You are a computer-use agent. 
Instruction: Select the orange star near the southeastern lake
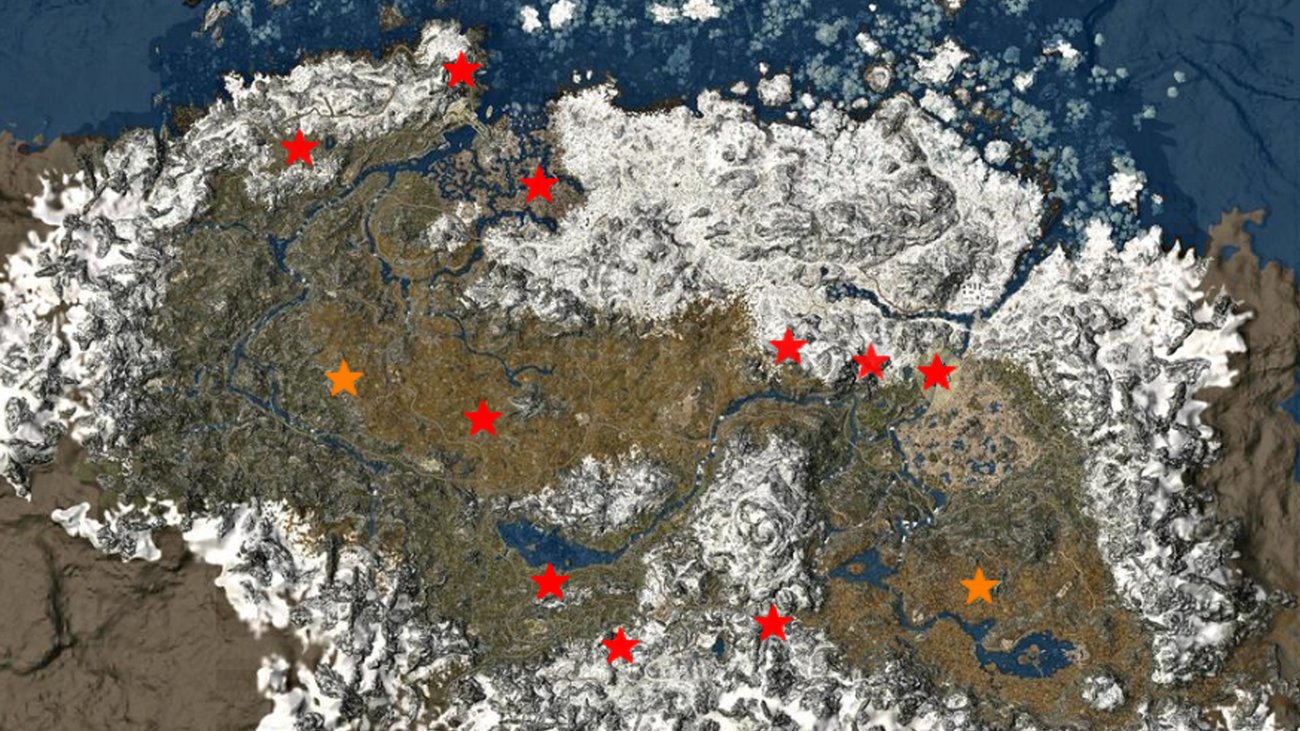(979, 587)
